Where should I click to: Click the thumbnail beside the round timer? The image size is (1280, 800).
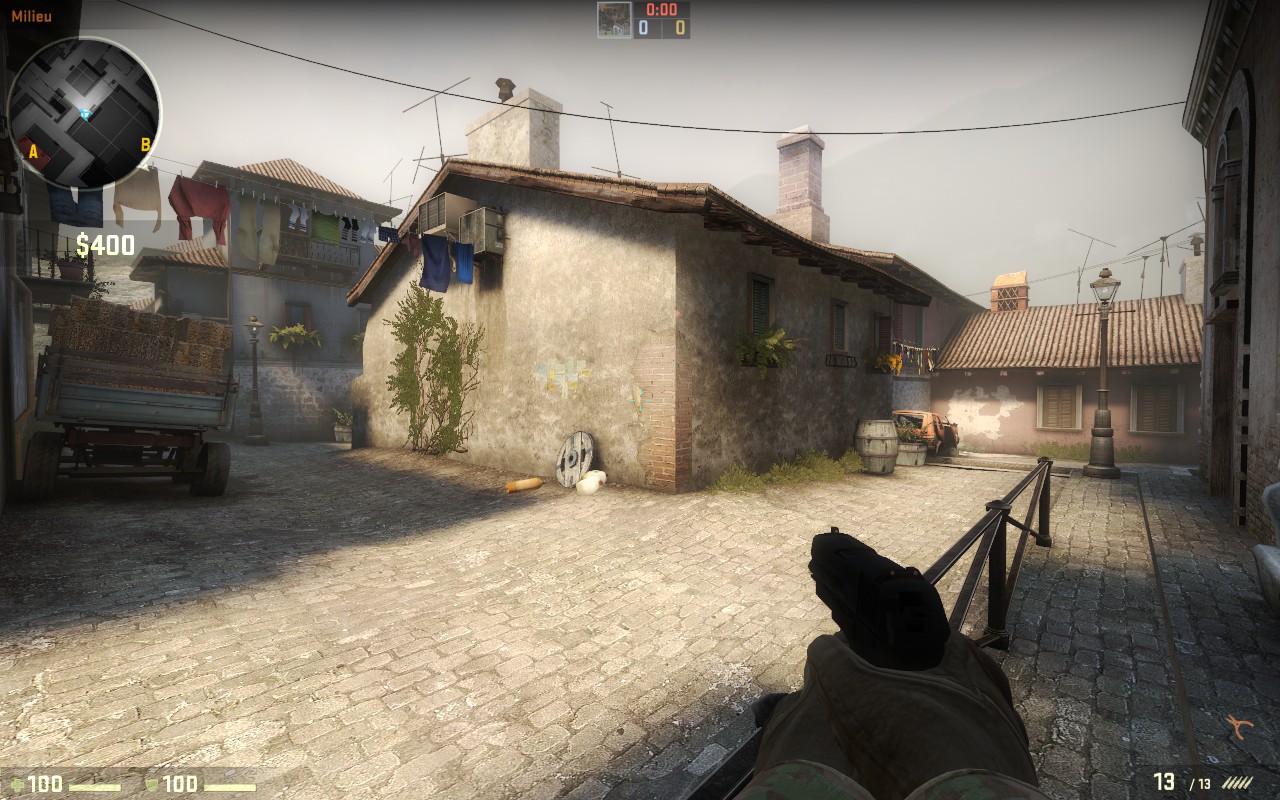coord(614,20)
